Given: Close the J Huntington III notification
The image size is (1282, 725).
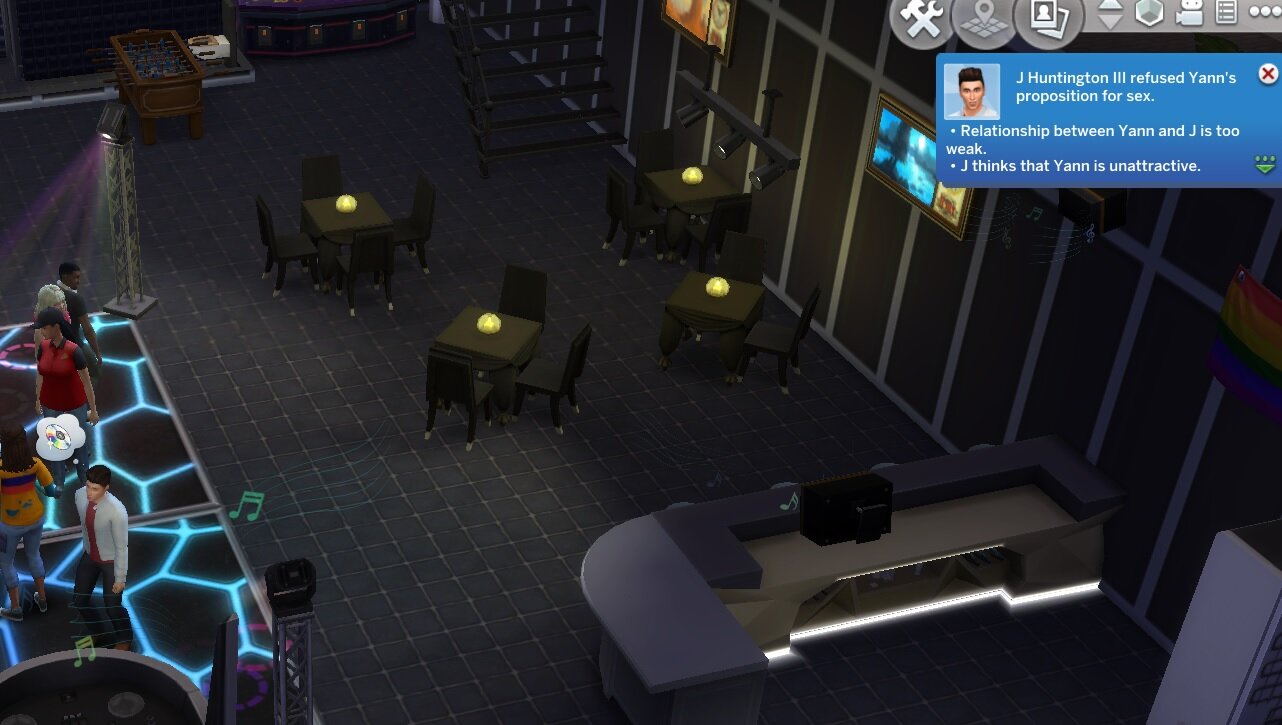Looking at the screenshot, I should pyautogui.click(x=1267, y=74).
